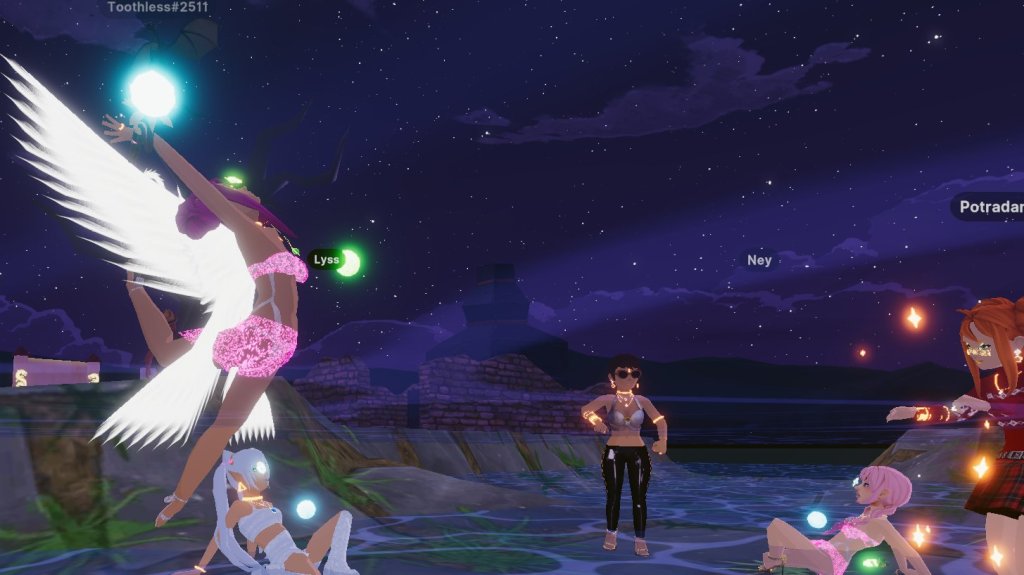The width and height of the screenshot is (1024, 575).
Task: Choose the Potradar nameplate
Action: click(990, 208)
